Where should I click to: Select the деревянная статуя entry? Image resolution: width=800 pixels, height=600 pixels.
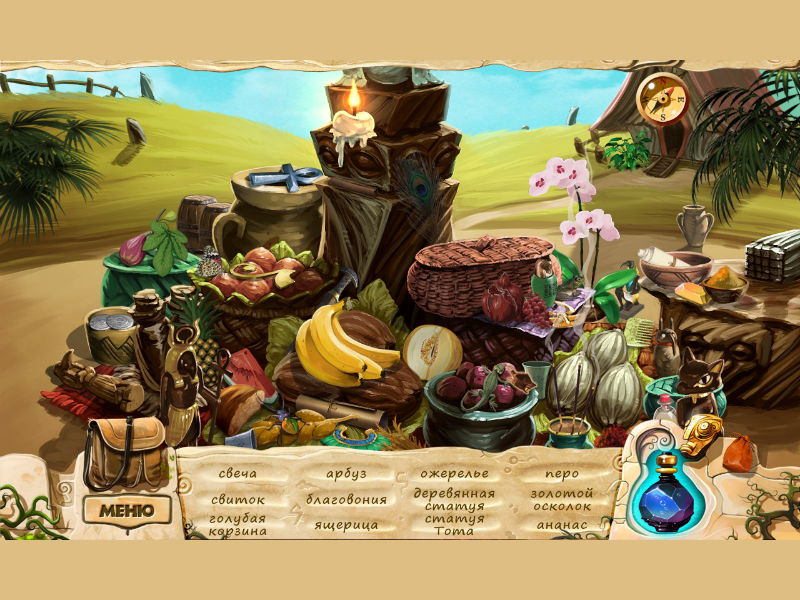(454, 499)
